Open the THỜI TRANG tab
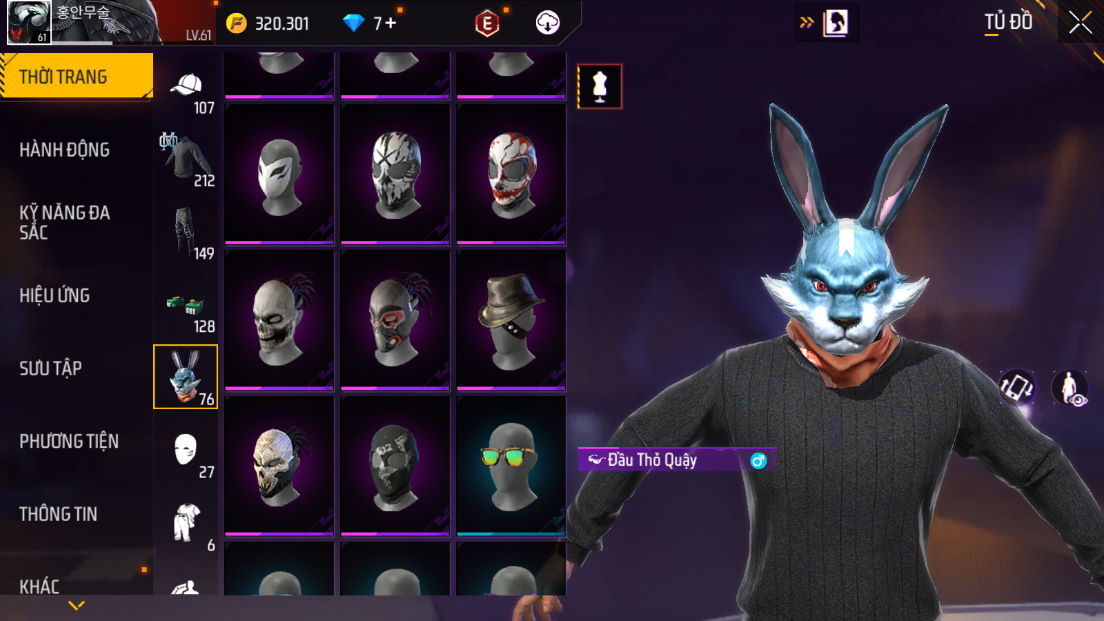The width and height of the screenshot is (1104, 621). (76, 77)
